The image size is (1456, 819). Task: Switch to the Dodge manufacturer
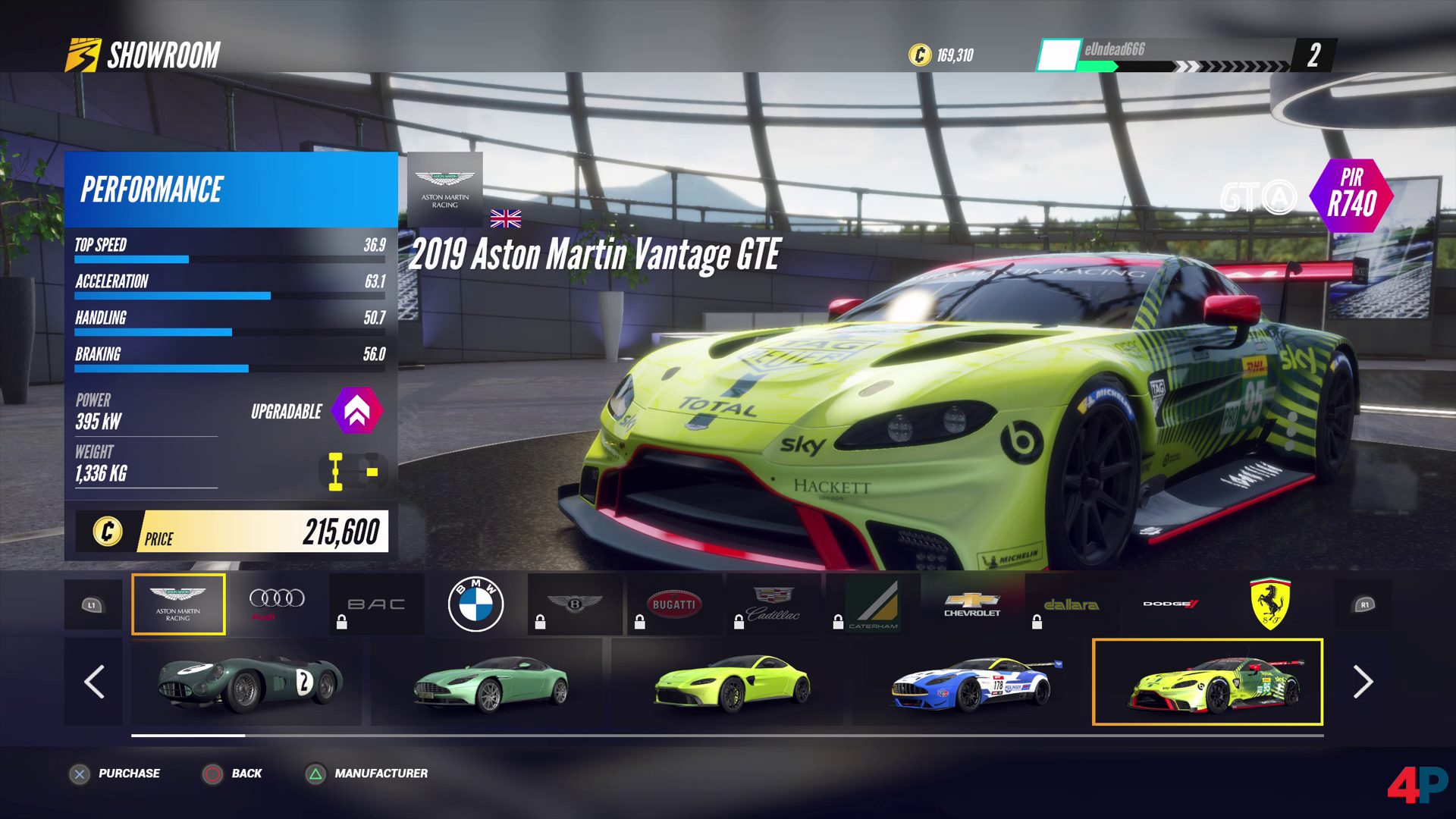(1170, 604)
